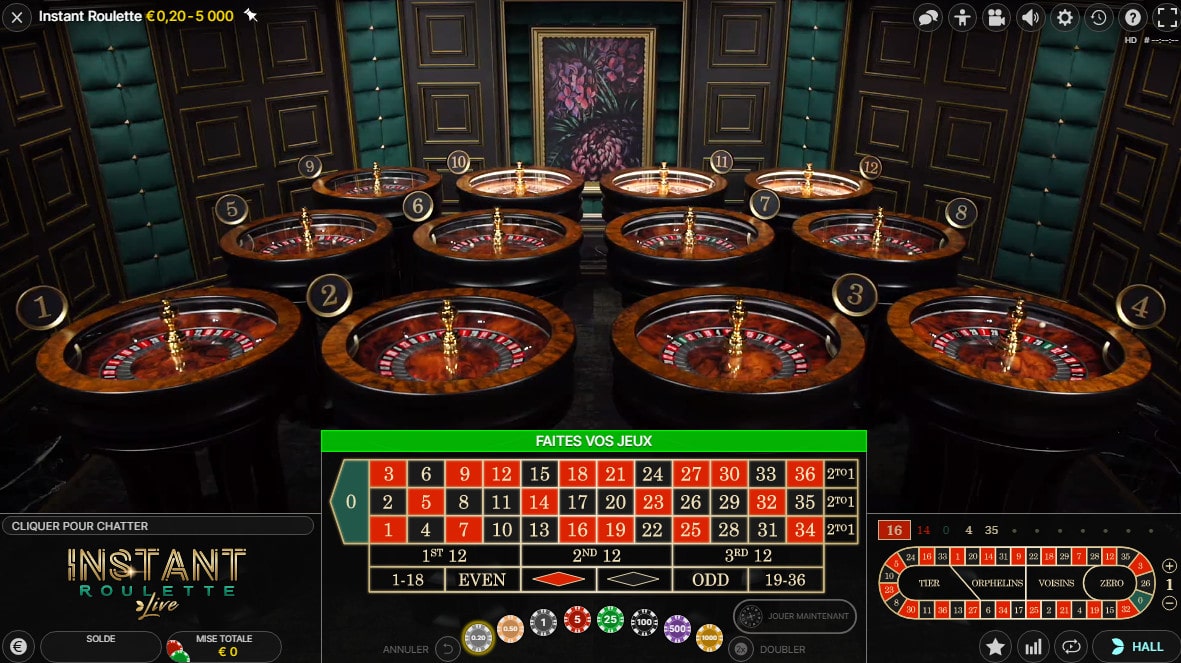
Task: Open the live chat bubble icon
Action: tap(928, 17)
